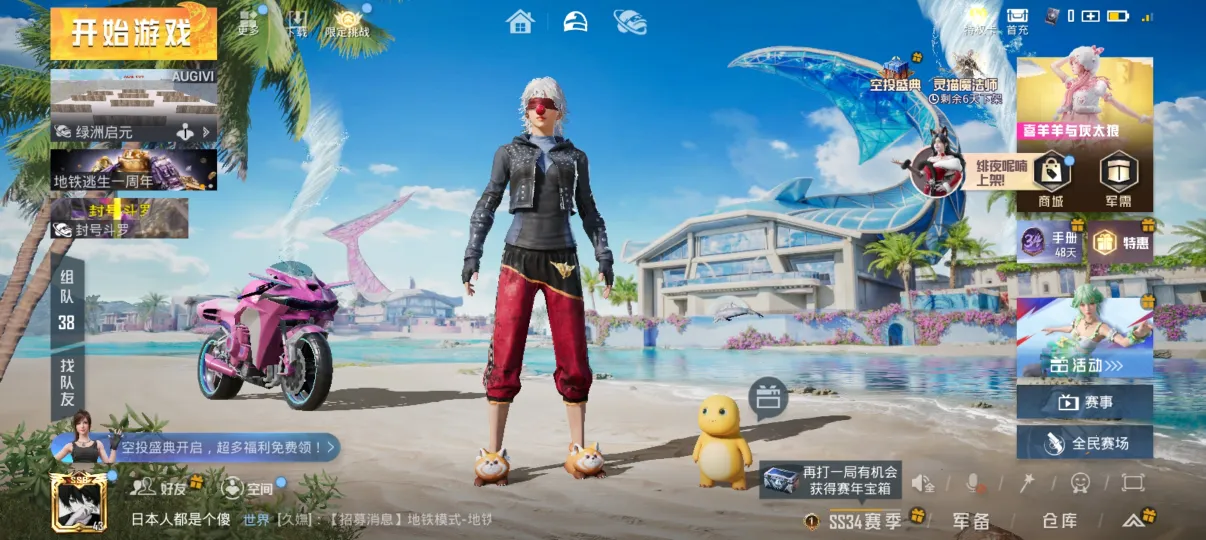This screenshot has height=540, width=1206.
Task: Open the 手册 season handbook
Action: (x=1049, y=241)
